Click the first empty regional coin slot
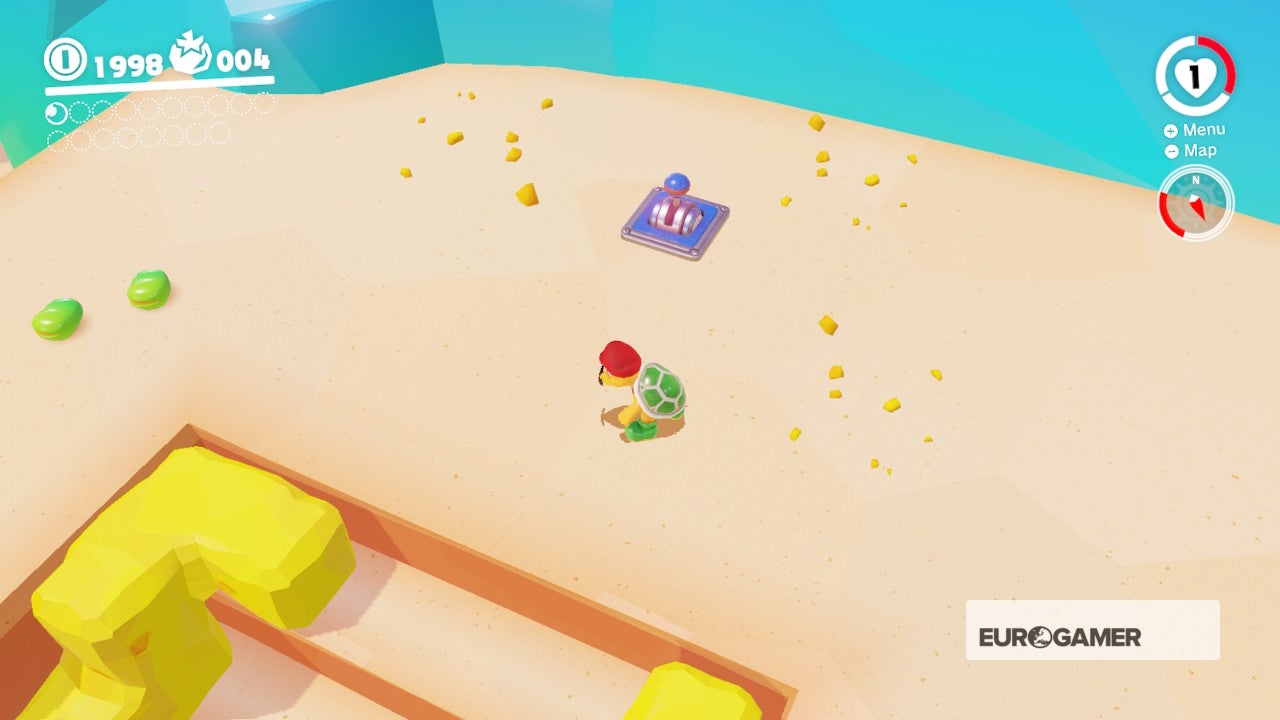 pyautogui.click(x=80, y=112)
